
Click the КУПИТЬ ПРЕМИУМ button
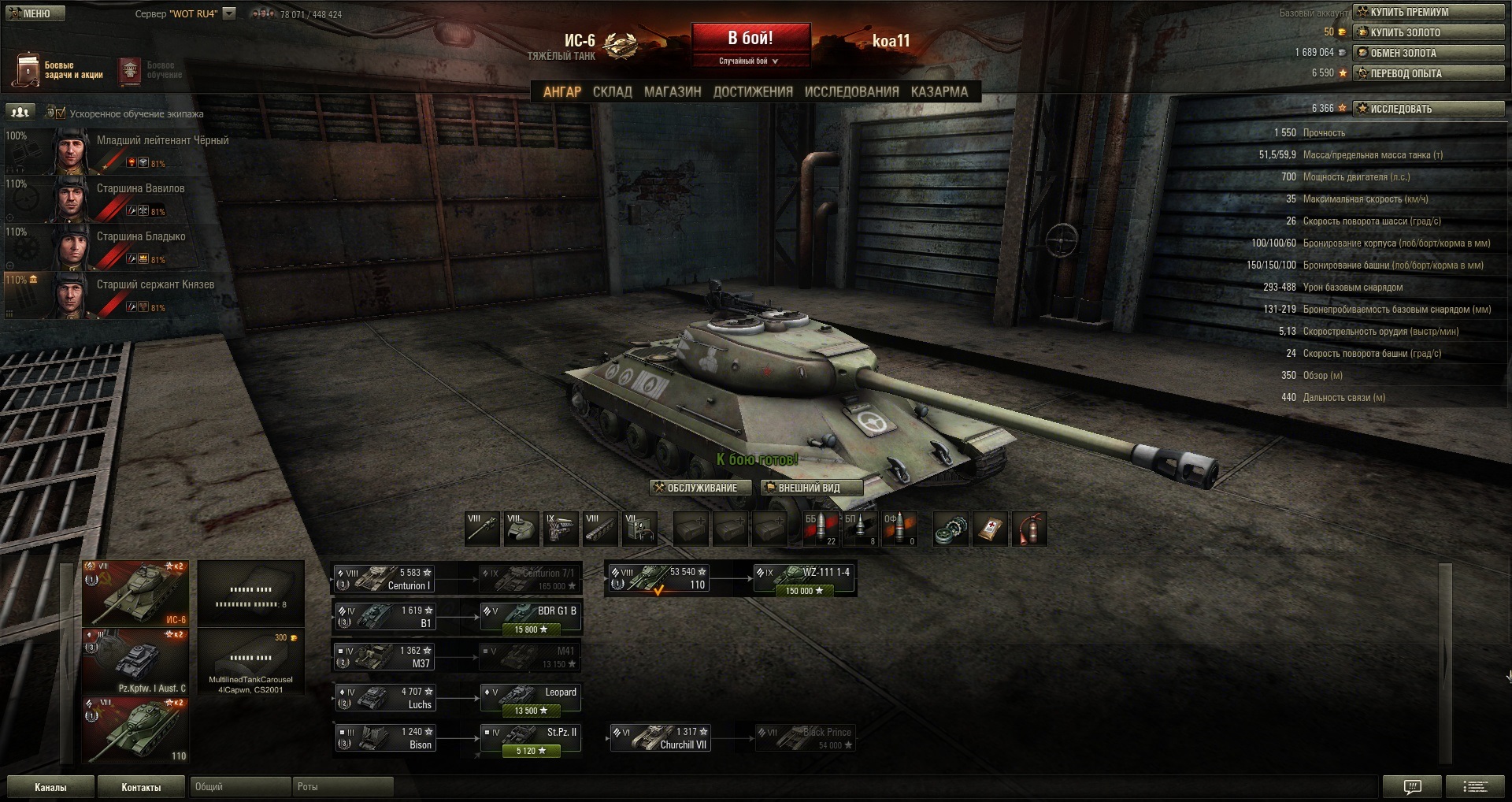(1428, 12)
